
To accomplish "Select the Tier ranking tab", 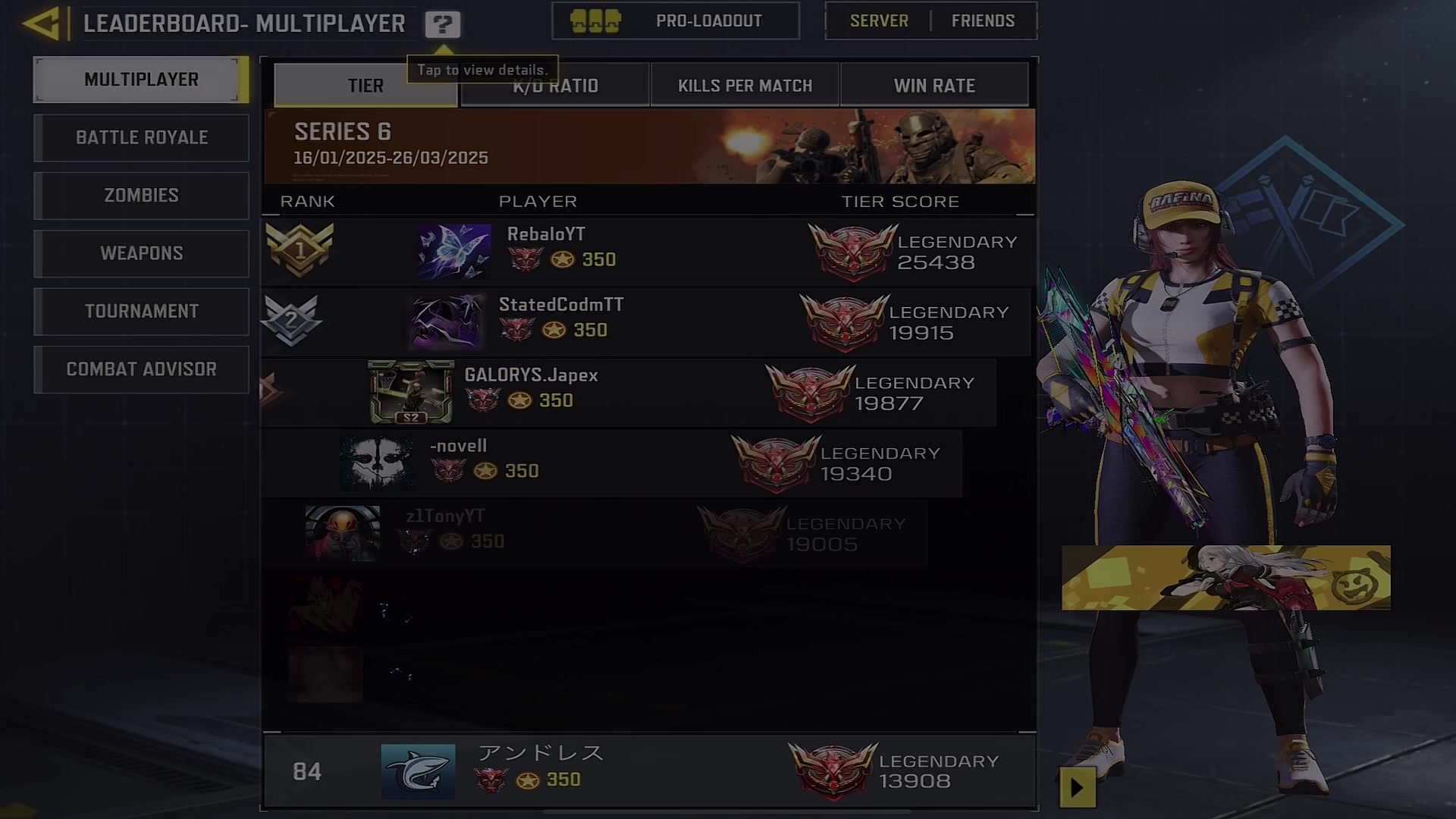I will [366, 86].
